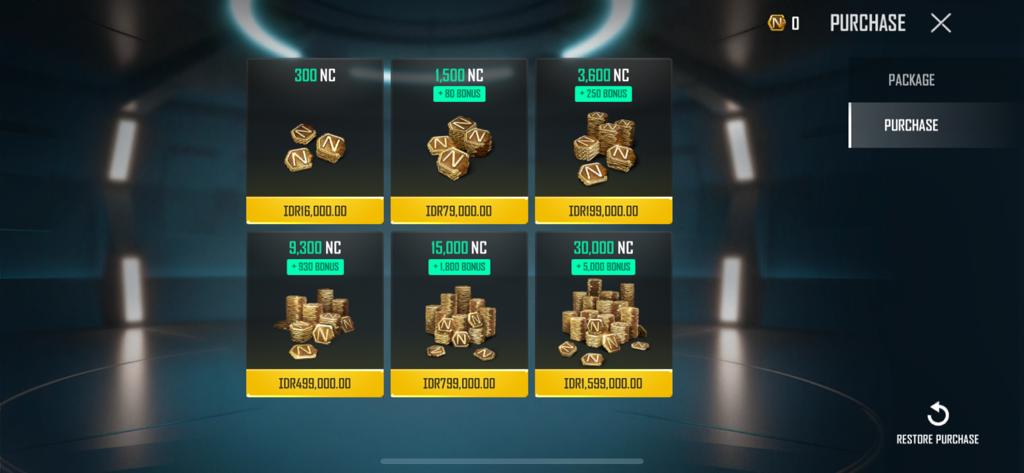Image resolution: width=1024 pixels, height=473 pixels.
Task: Buy the 15,000 NC bundle
Action: (x=459, y=383)
